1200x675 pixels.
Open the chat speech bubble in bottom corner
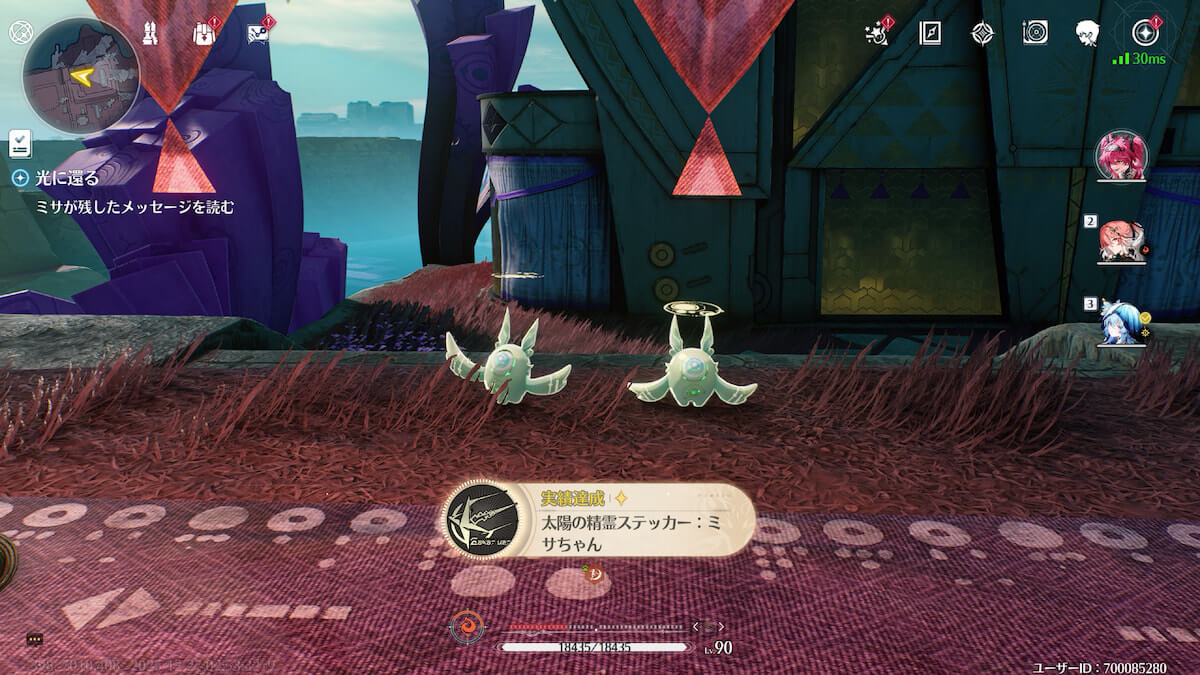pos(34,639)
